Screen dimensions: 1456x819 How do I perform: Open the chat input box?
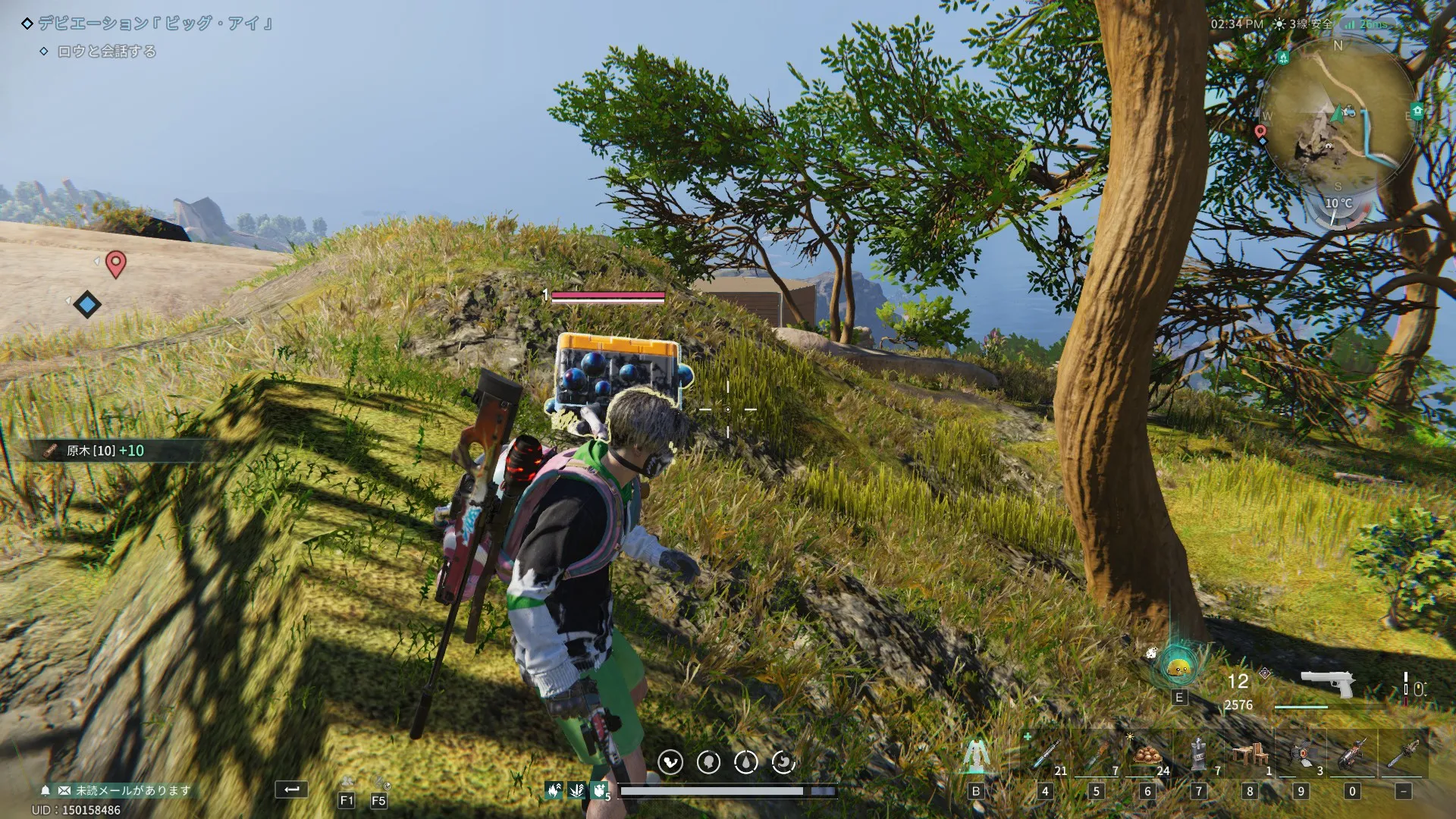tap(291, 789)
